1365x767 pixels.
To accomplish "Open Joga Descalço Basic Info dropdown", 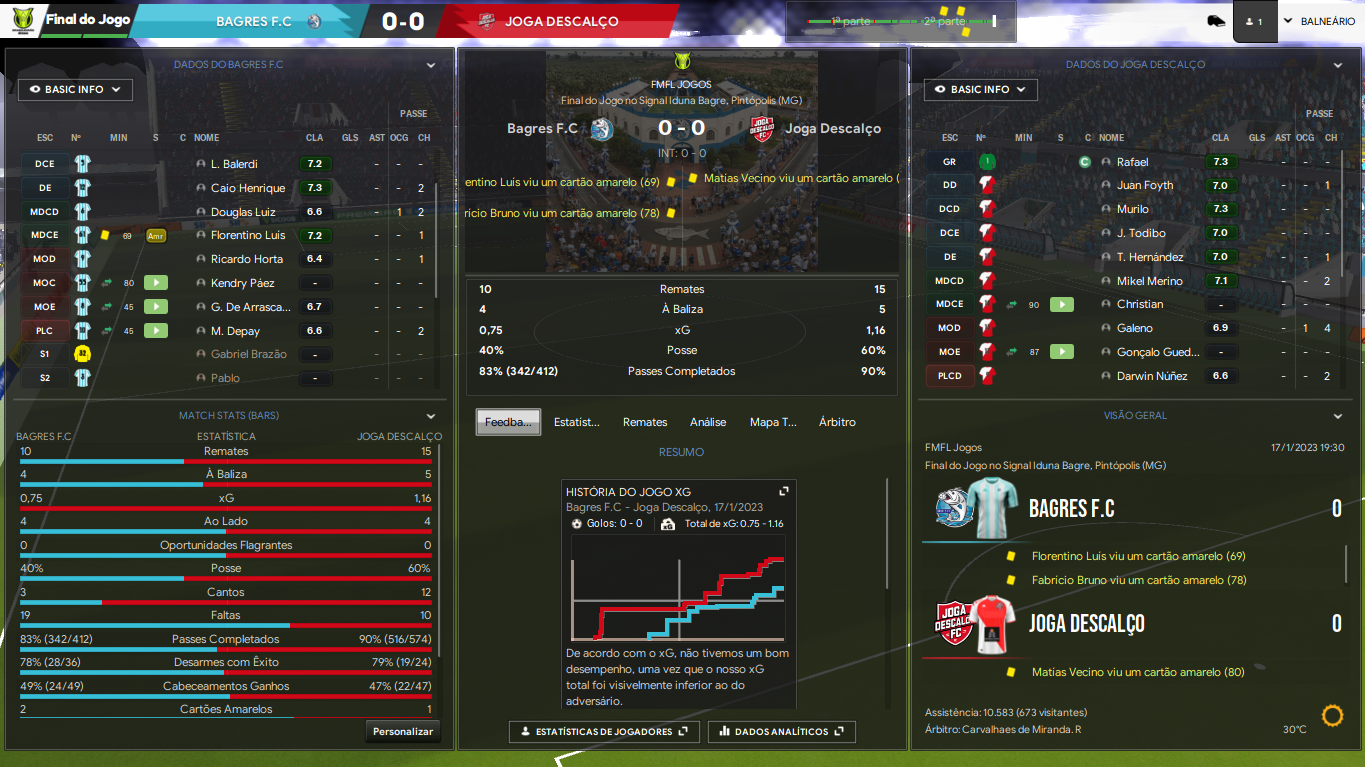I will (980, 90).
